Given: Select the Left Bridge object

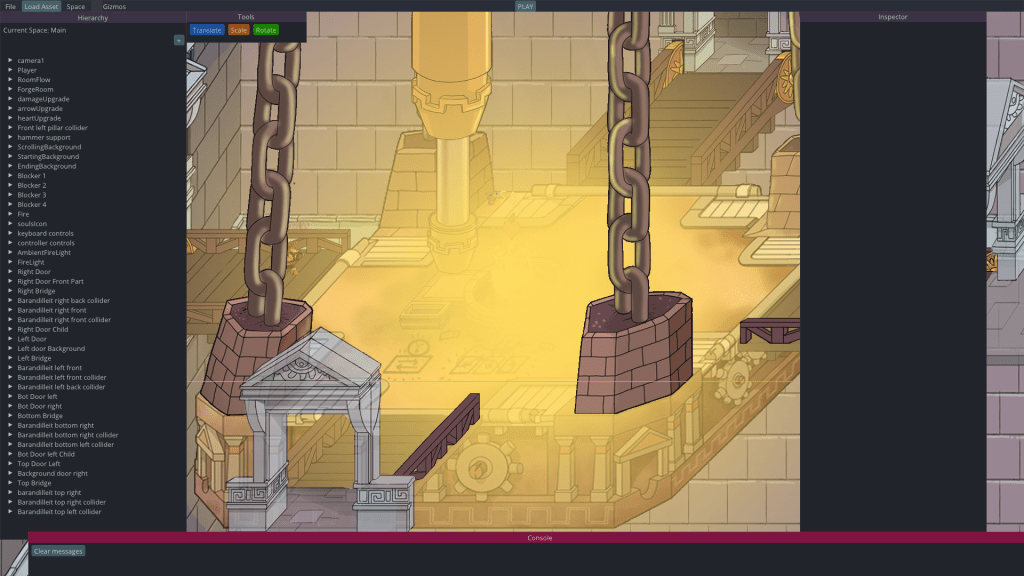Looking at the screenshot, I should 34,358.
